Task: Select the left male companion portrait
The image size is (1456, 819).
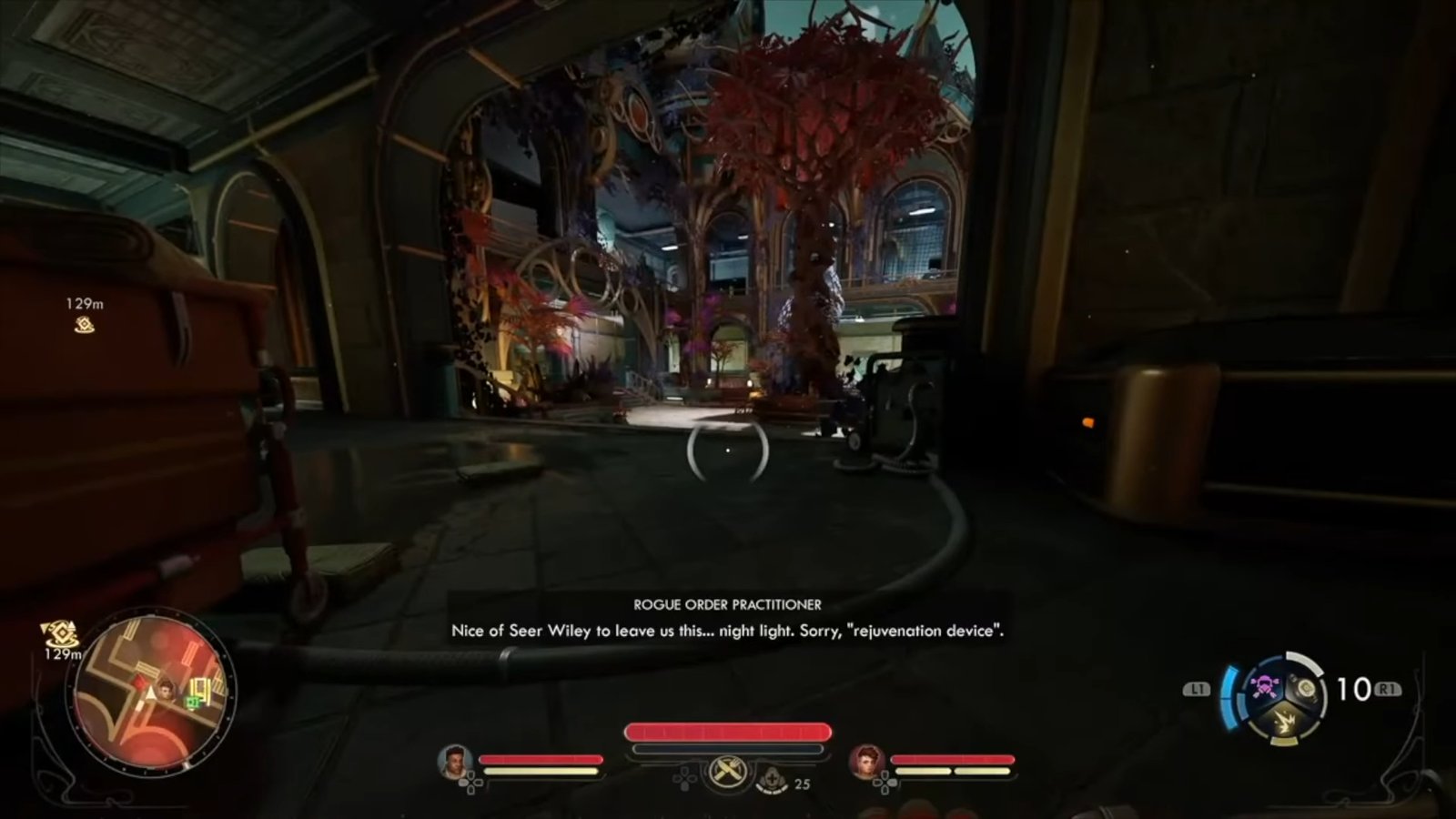Action: point(452,762)
